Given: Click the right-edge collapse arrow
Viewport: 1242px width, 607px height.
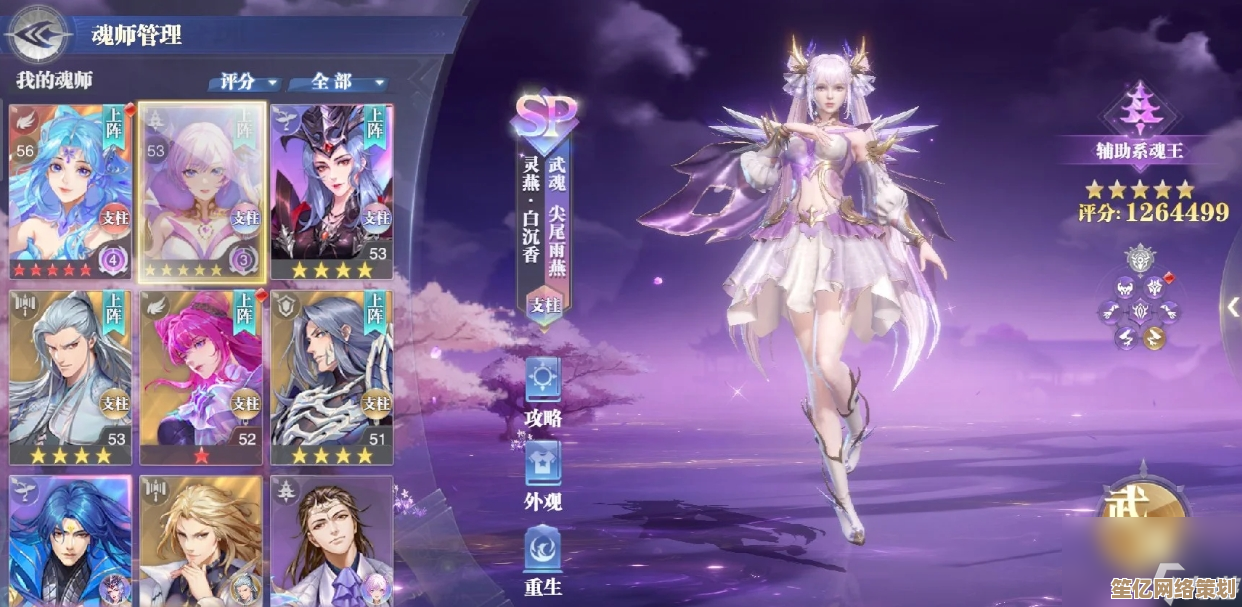Looking at the screenshot, I should [x=1234, y=307].
